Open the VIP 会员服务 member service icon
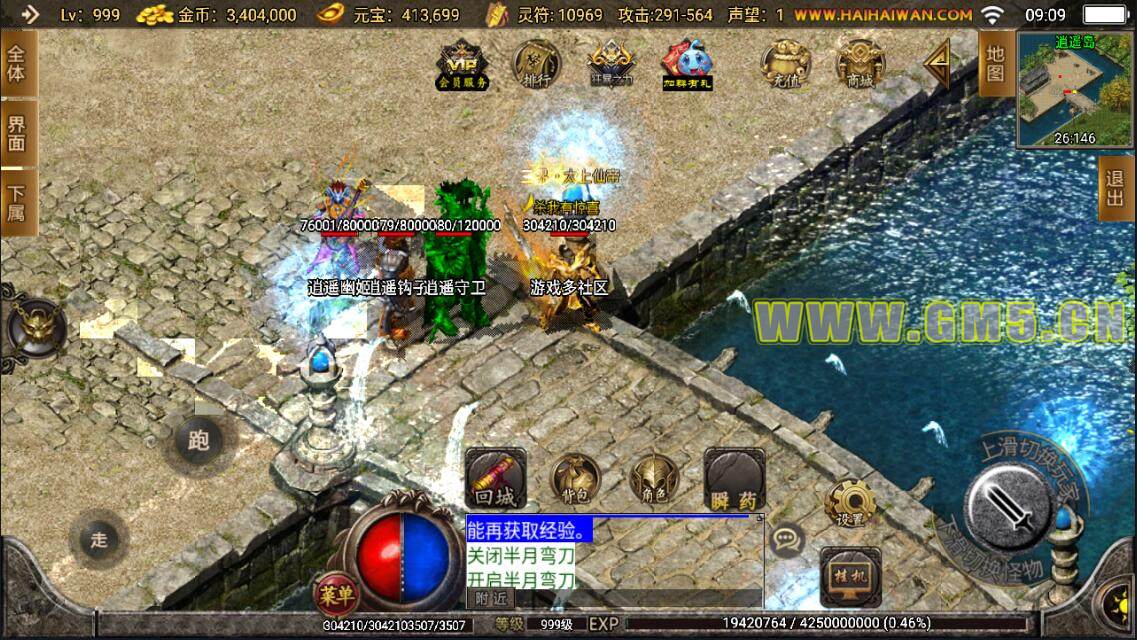 click(461, 64)
